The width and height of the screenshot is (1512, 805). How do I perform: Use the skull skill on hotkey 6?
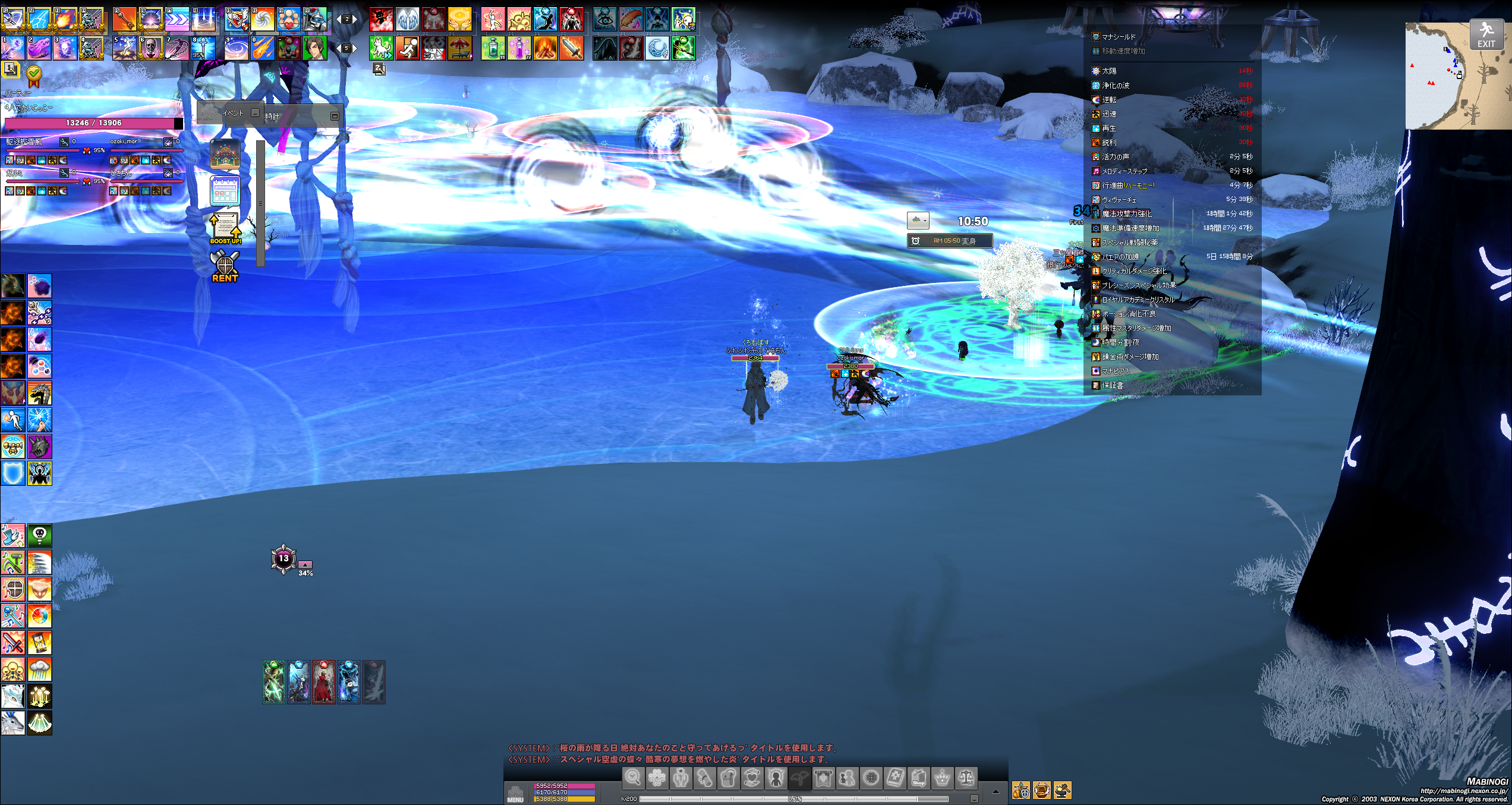coord(150,48)
